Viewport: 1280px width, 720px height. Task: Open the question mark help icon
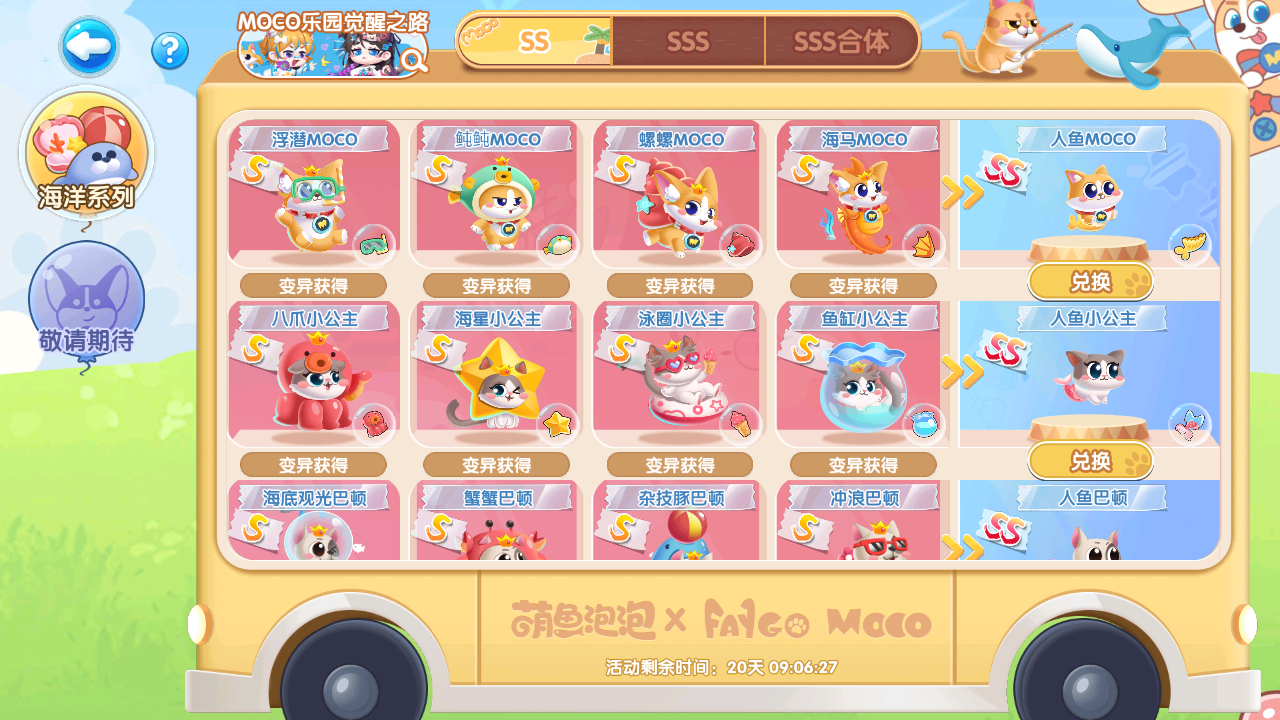pos(170,50)
